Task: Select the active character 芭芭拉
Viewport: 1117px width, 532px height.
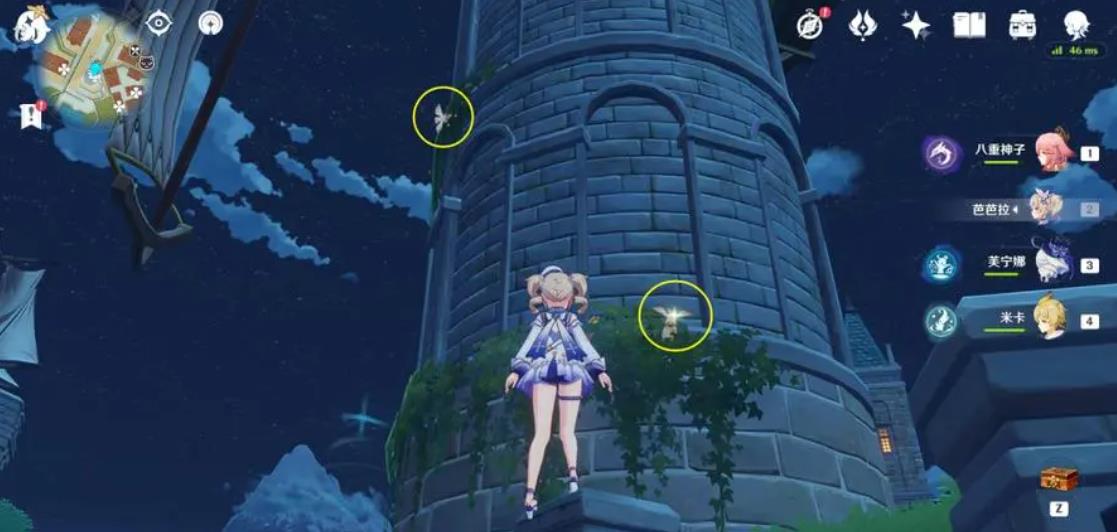Action: point(1050,209)
